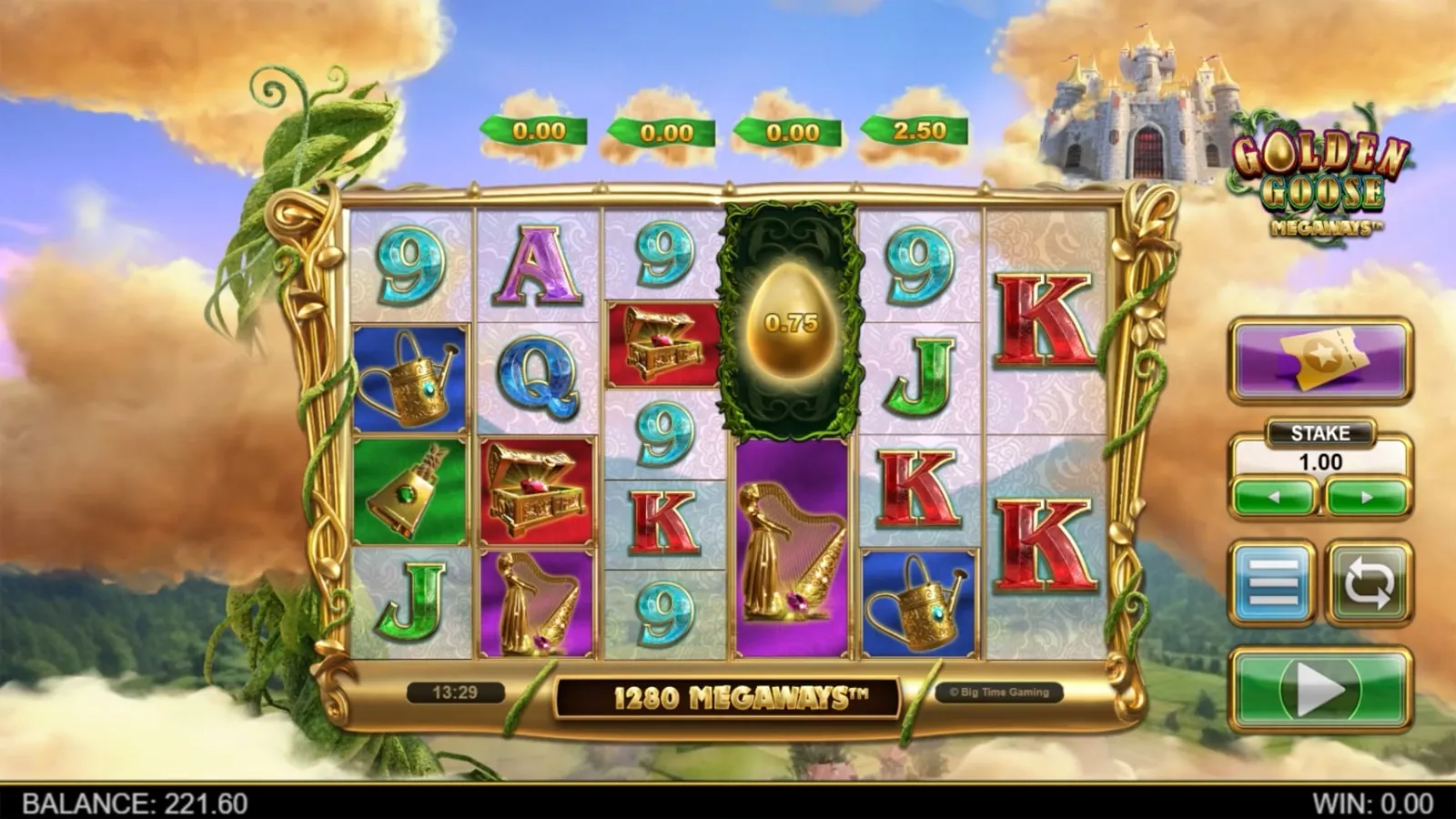Viewport: 1456px width, 819px height.
Task: Open the game menu with three lines
Action: click(1273, 582)
